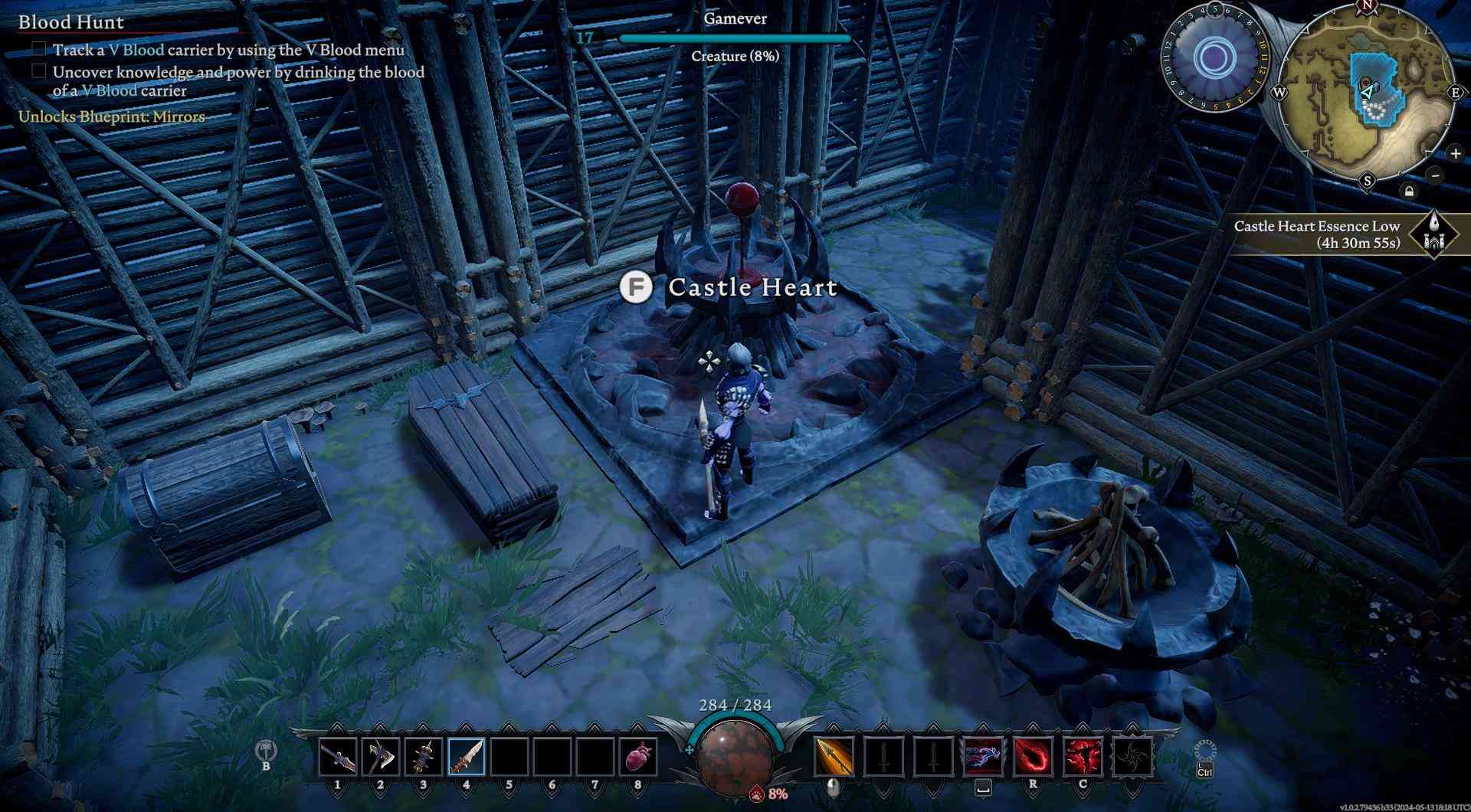Zoom in the minimap with the plus button

(1454, 153)
